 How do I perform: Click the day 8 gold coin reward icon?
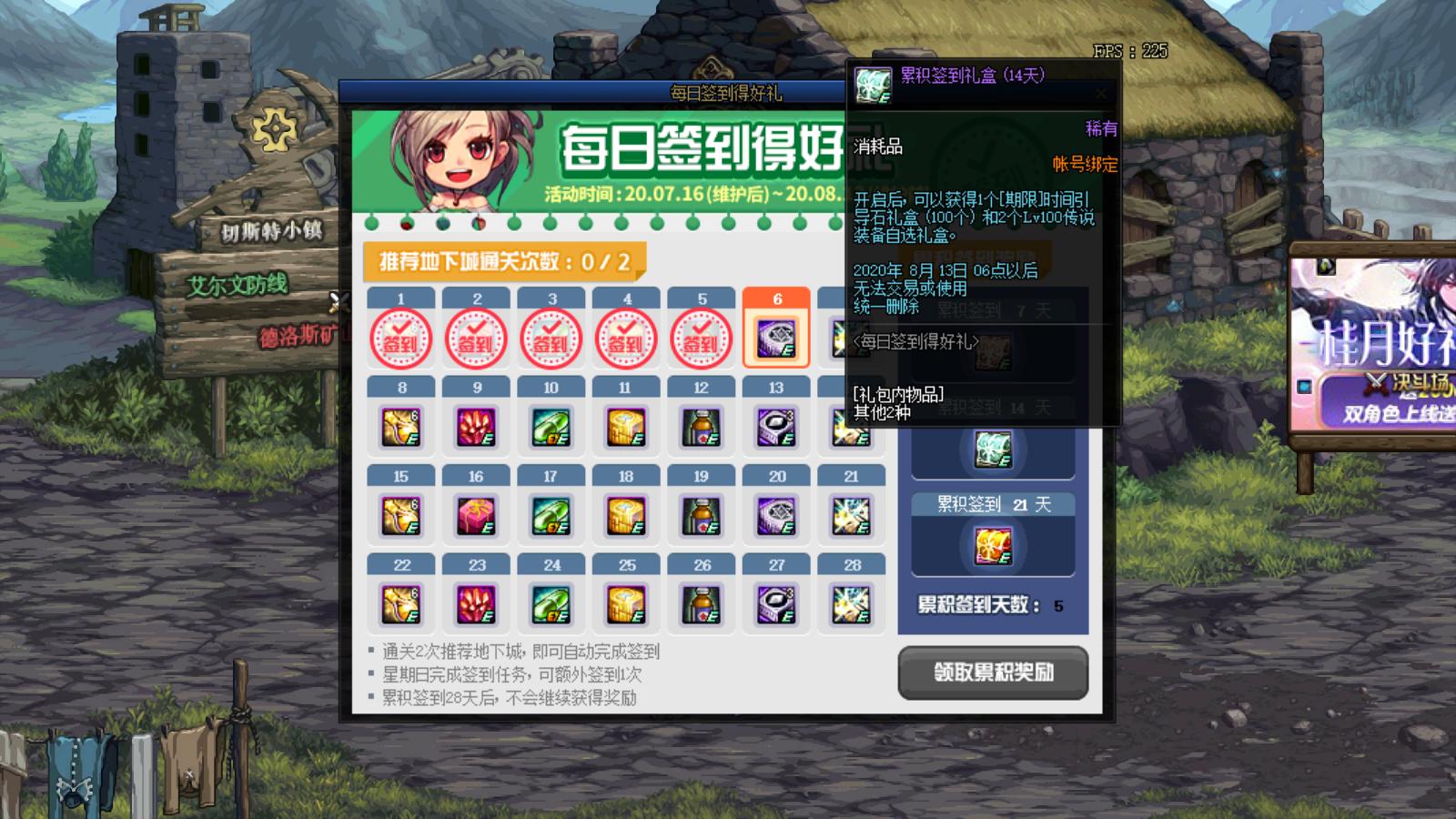pyautogui.click(x=401, y=428)
